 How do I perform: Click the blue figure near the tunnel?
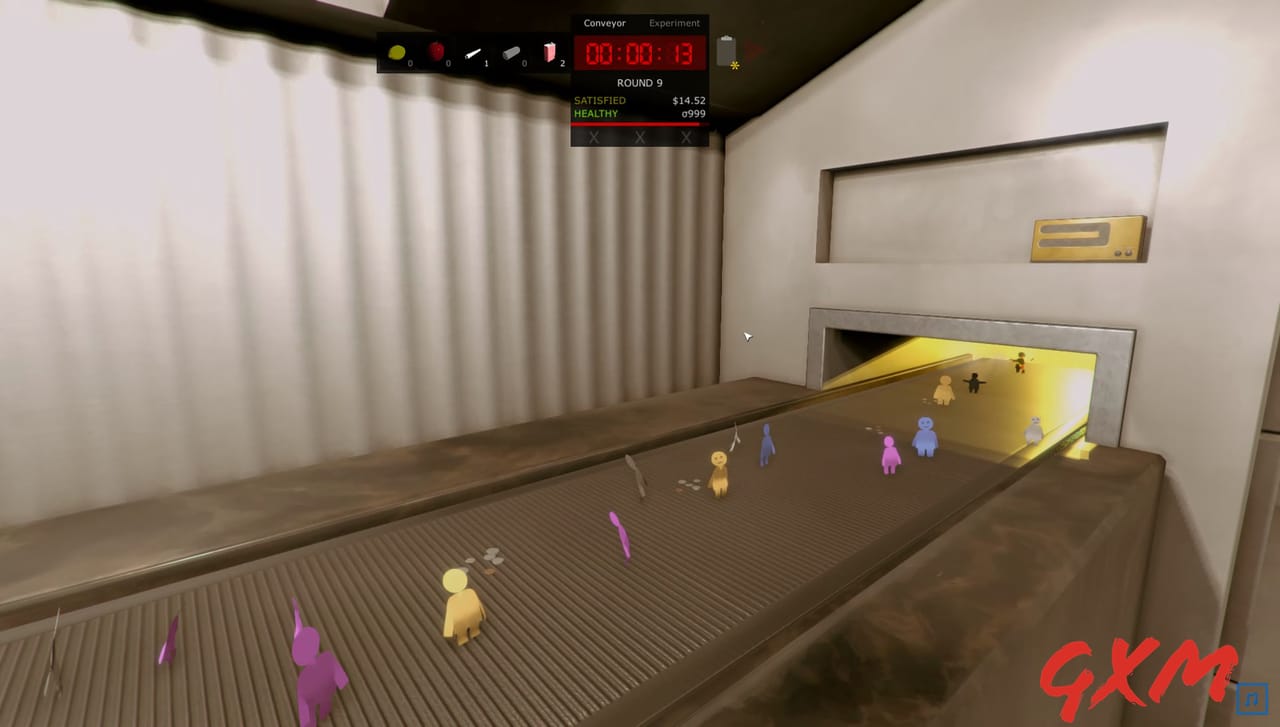point(927,434)
